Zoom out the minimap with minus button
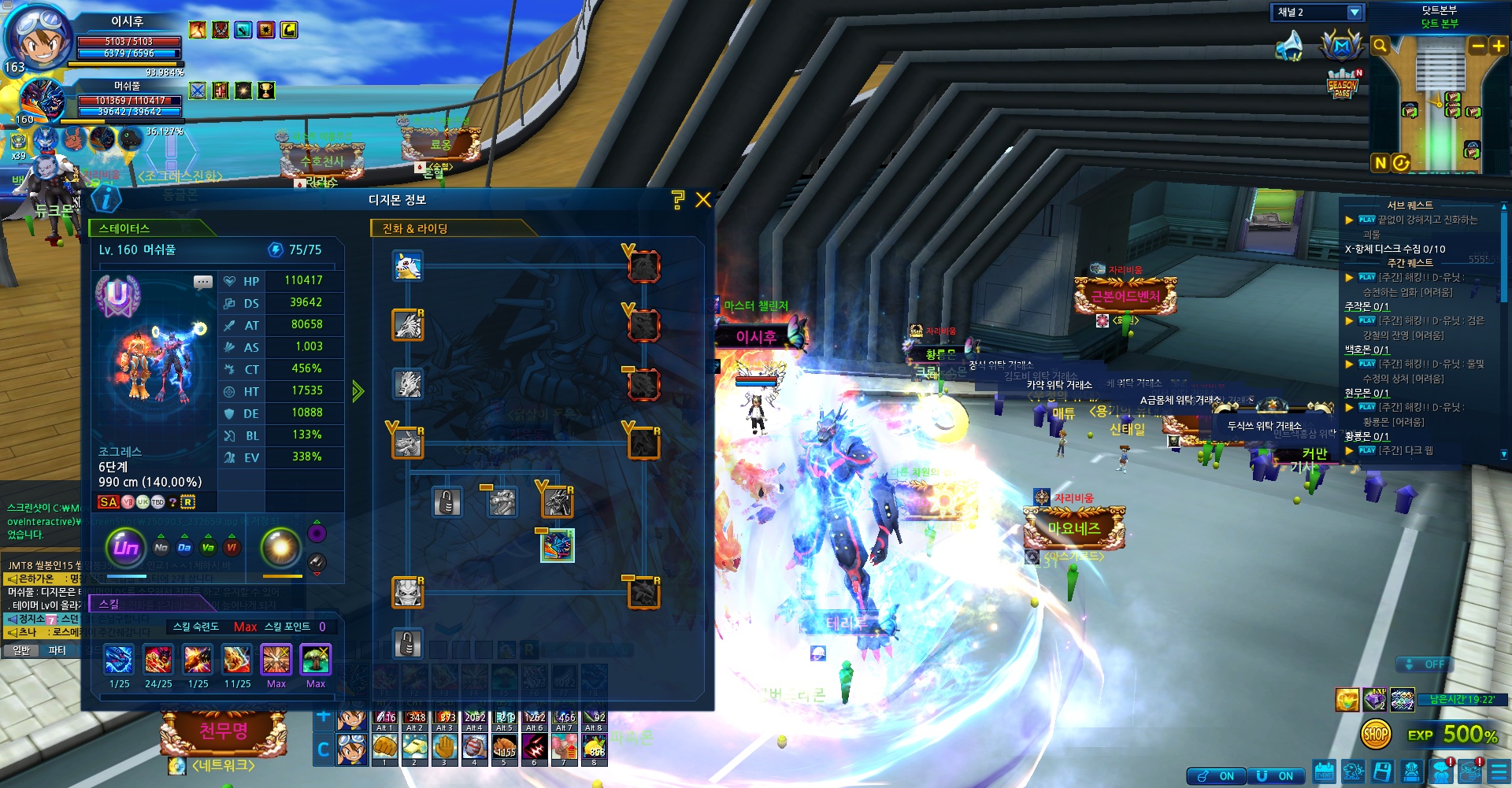Viewport: 1512px width, 788px height. click(x=1478, y=46)
